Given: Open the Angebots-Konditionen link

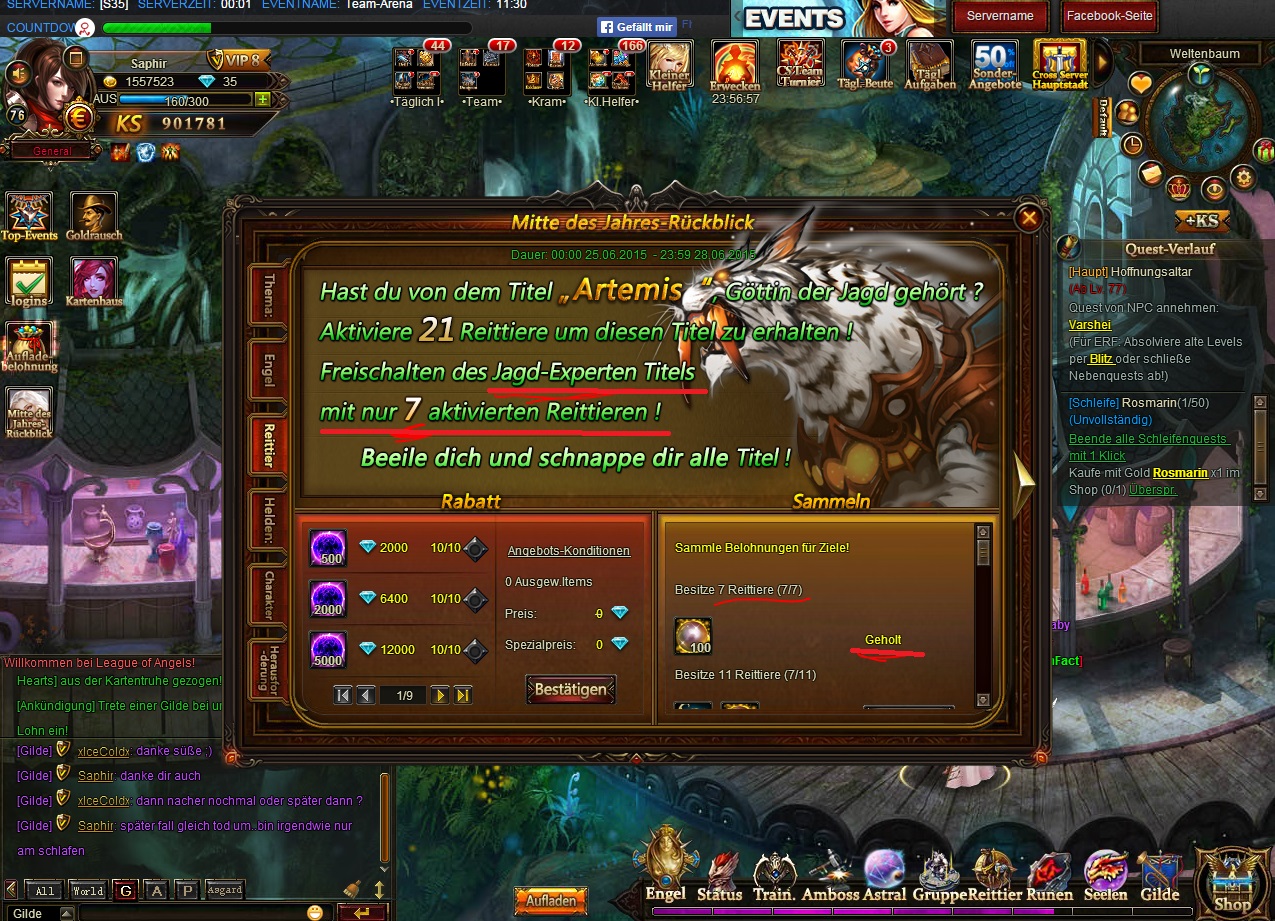Looking at the screenshot, I should pyautogui.click(x=568, y=550).
